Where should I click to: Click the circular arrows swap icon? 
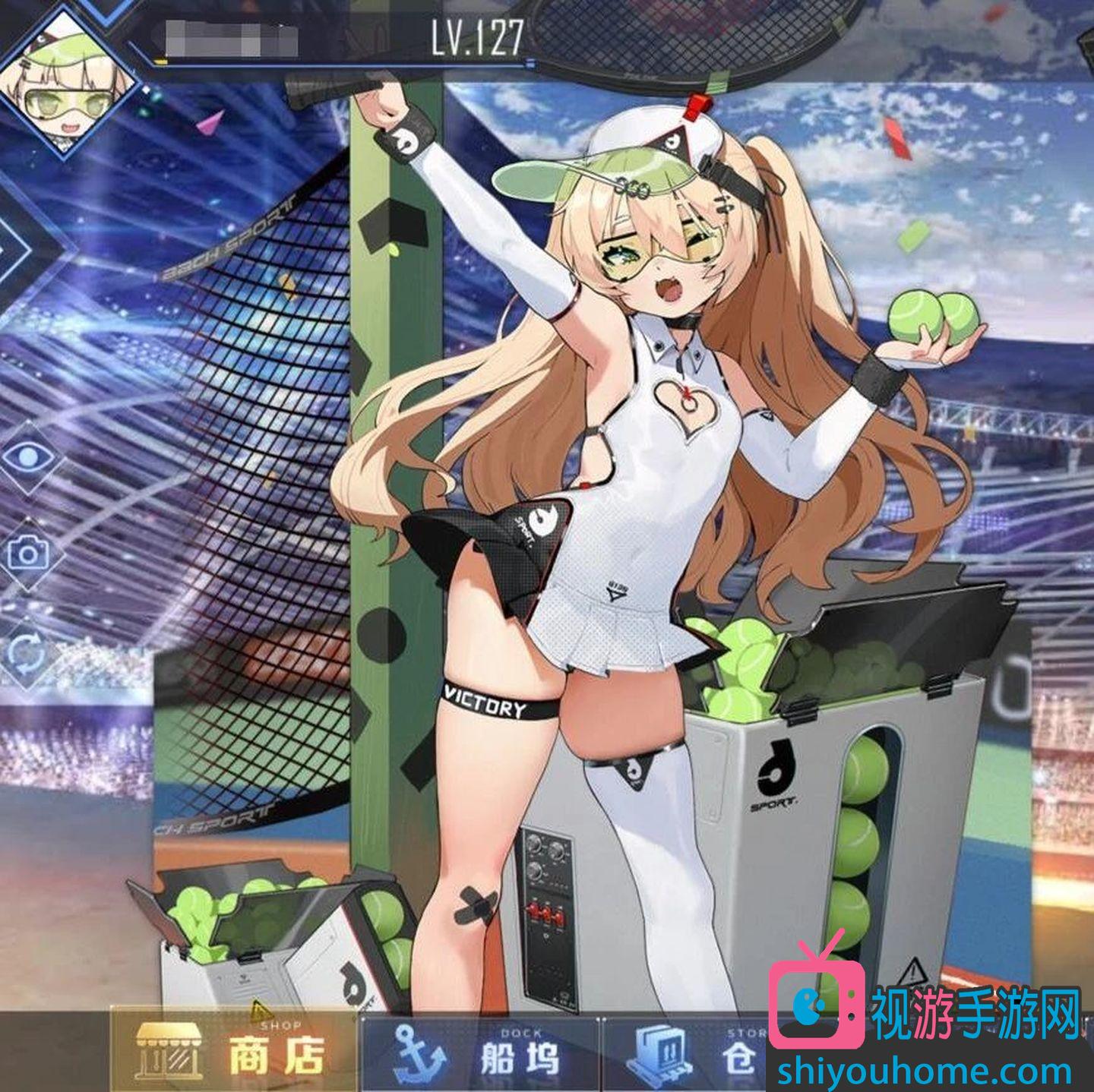click(29, 652)
